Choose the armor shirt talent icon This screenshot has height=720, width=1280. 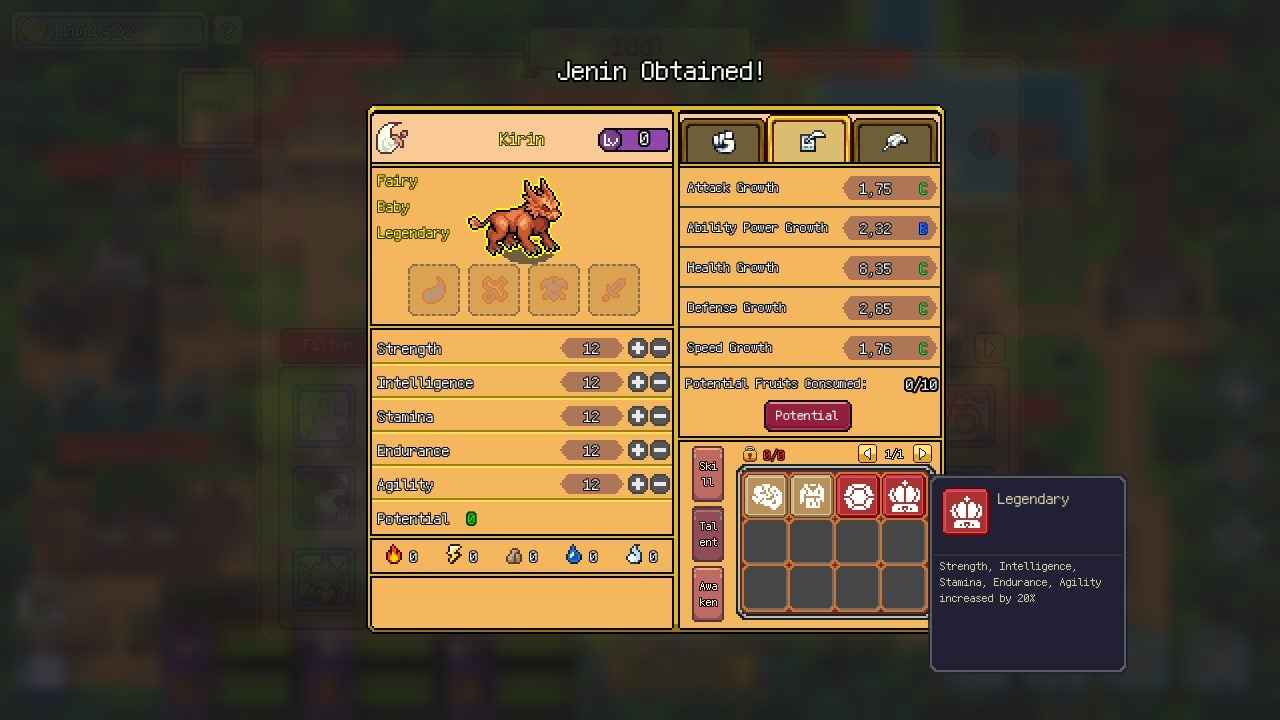(x=812, y=496)
